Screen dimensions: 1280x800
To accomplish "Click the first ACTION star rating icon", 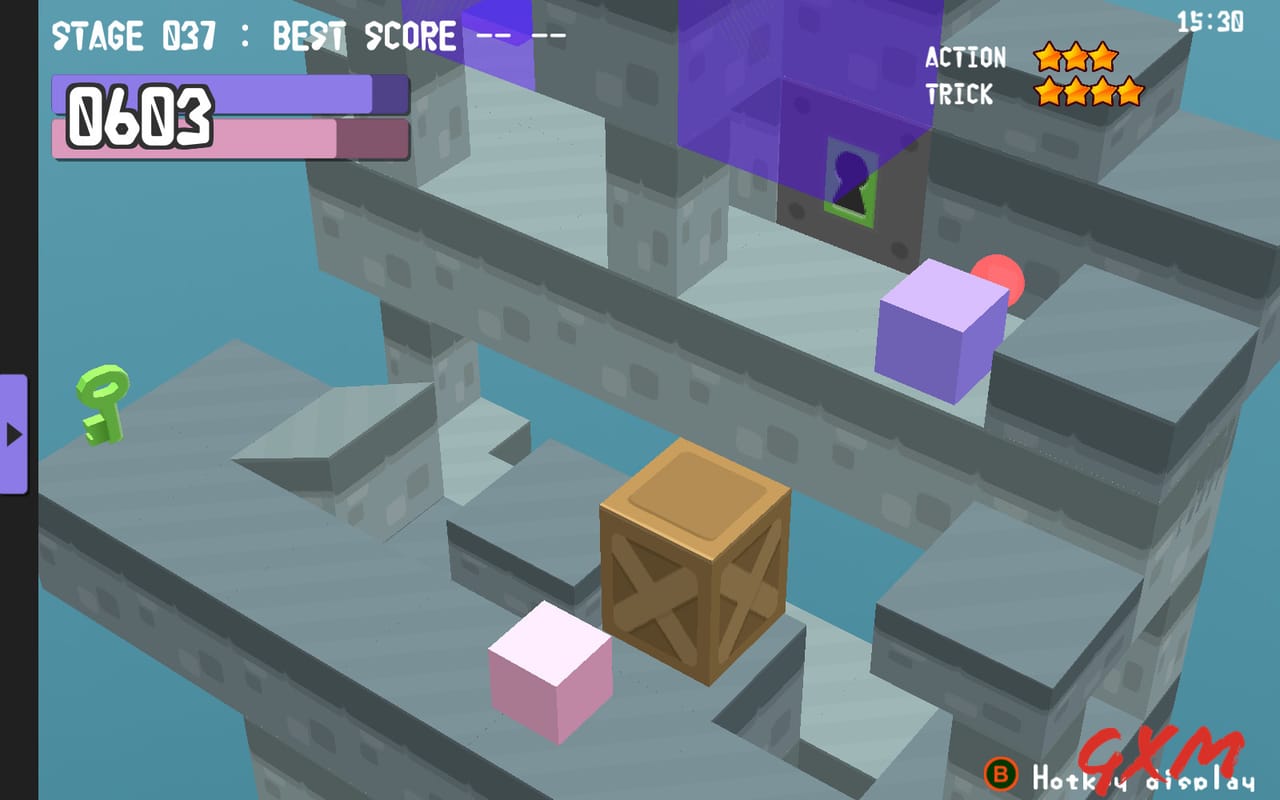I will (x=1049, y=57).
